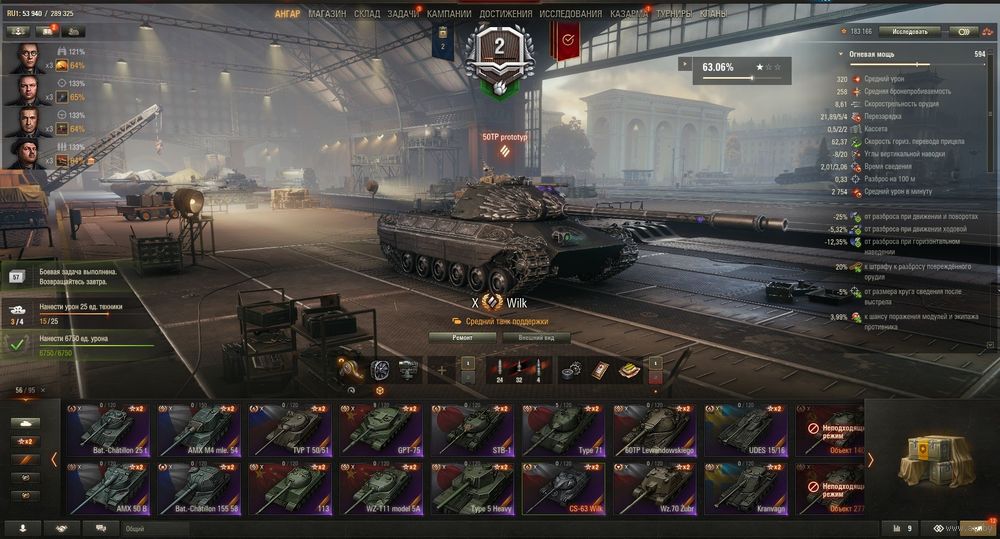Open the Магазин (Store) tab
This screenshot has width=1000, height=539.
click(x=327, y=14)
